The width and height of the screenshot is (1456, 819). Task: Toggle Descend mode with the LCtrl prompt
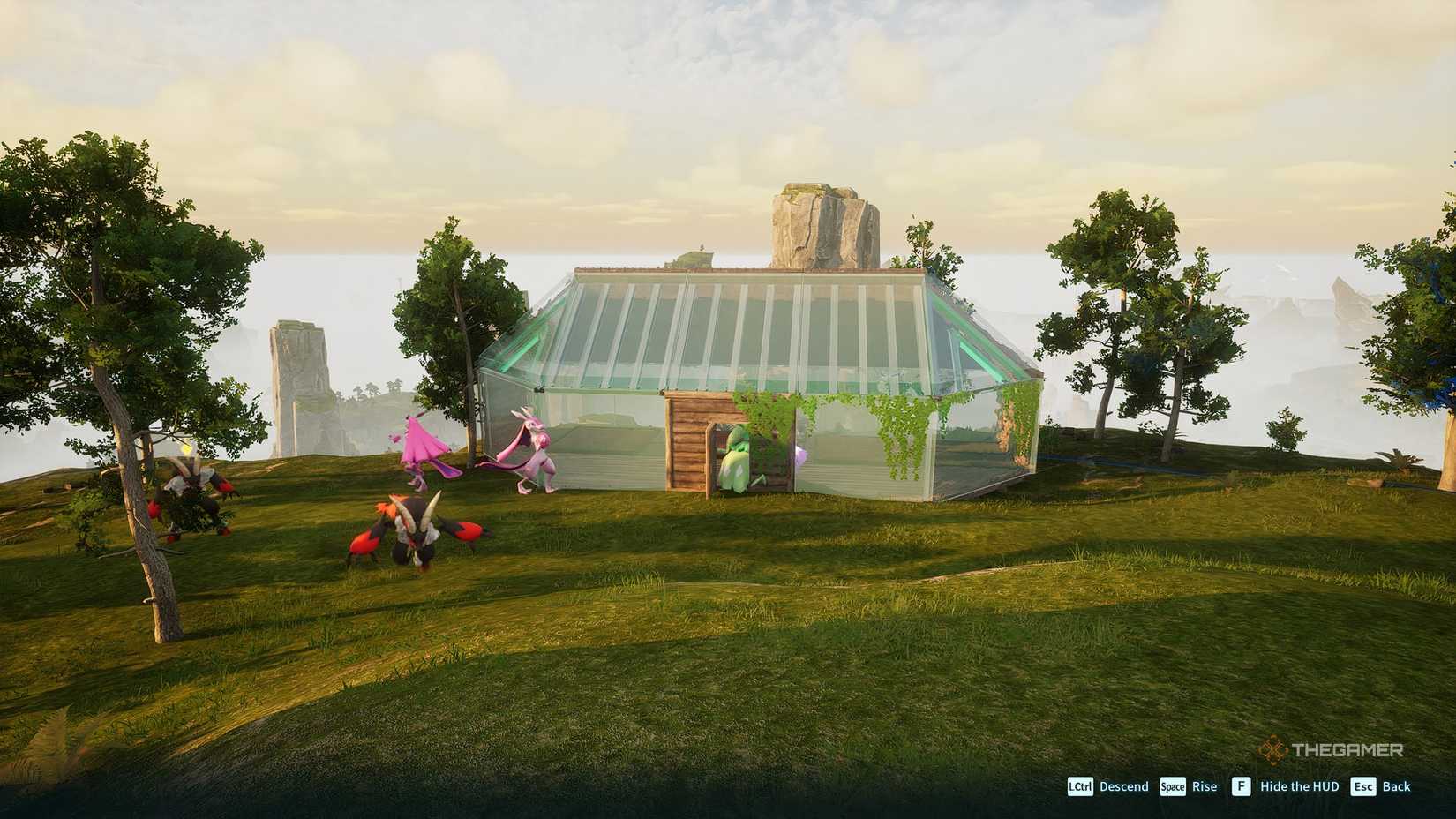(x=1080, y=786)
